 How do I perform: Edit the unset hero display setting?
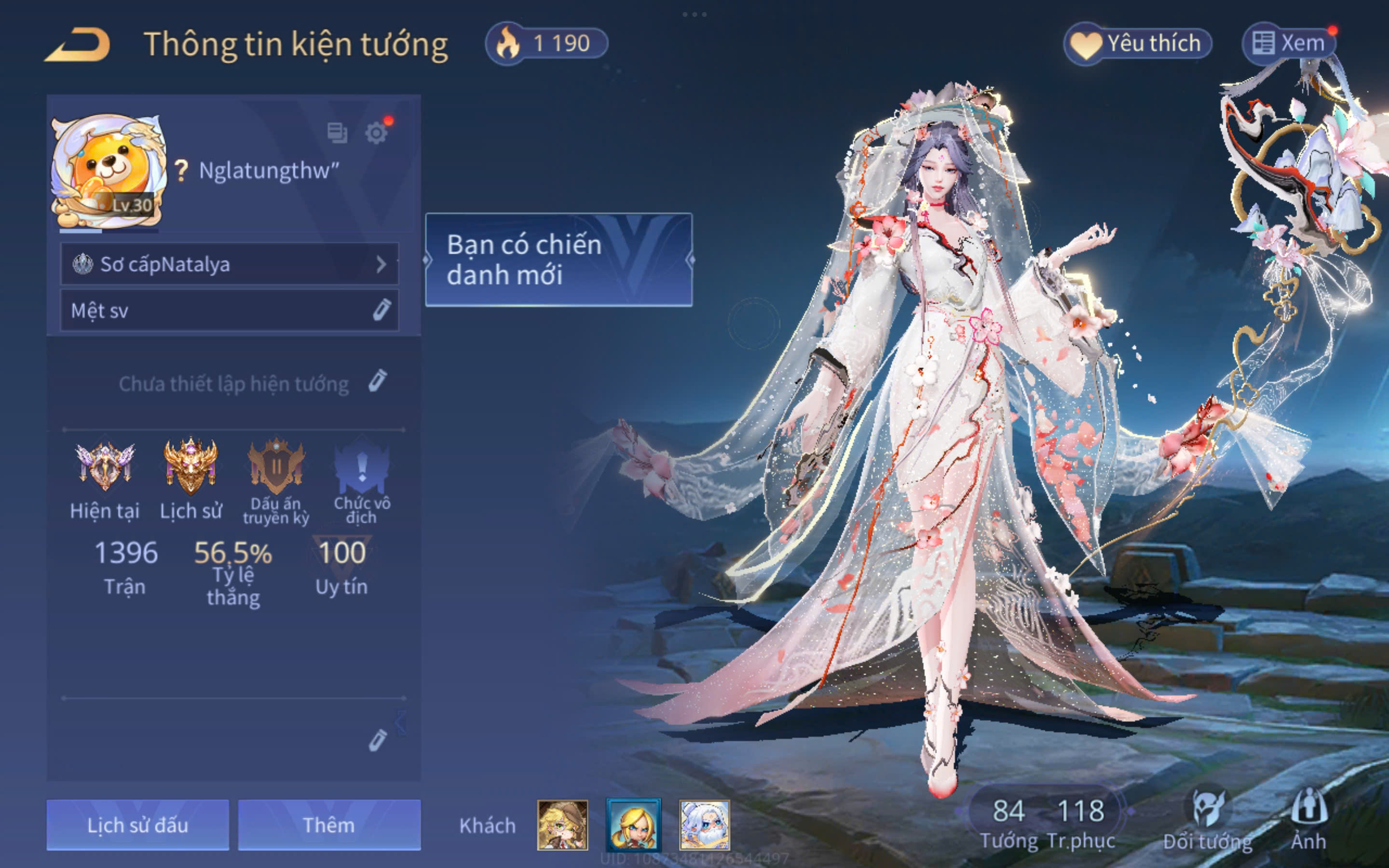click(377, 382)
